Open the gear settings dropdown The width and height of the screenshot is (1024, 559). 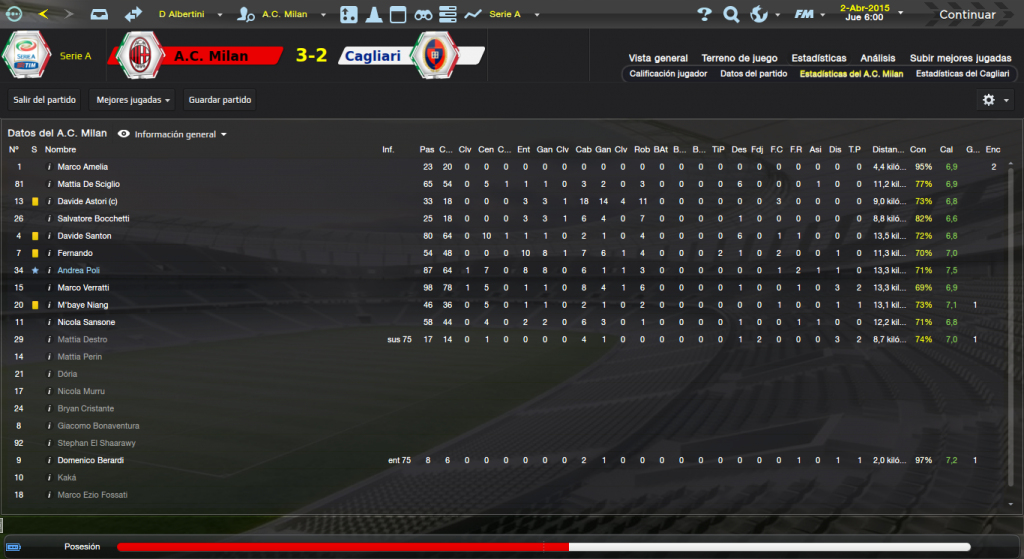(x=994, y=100)
